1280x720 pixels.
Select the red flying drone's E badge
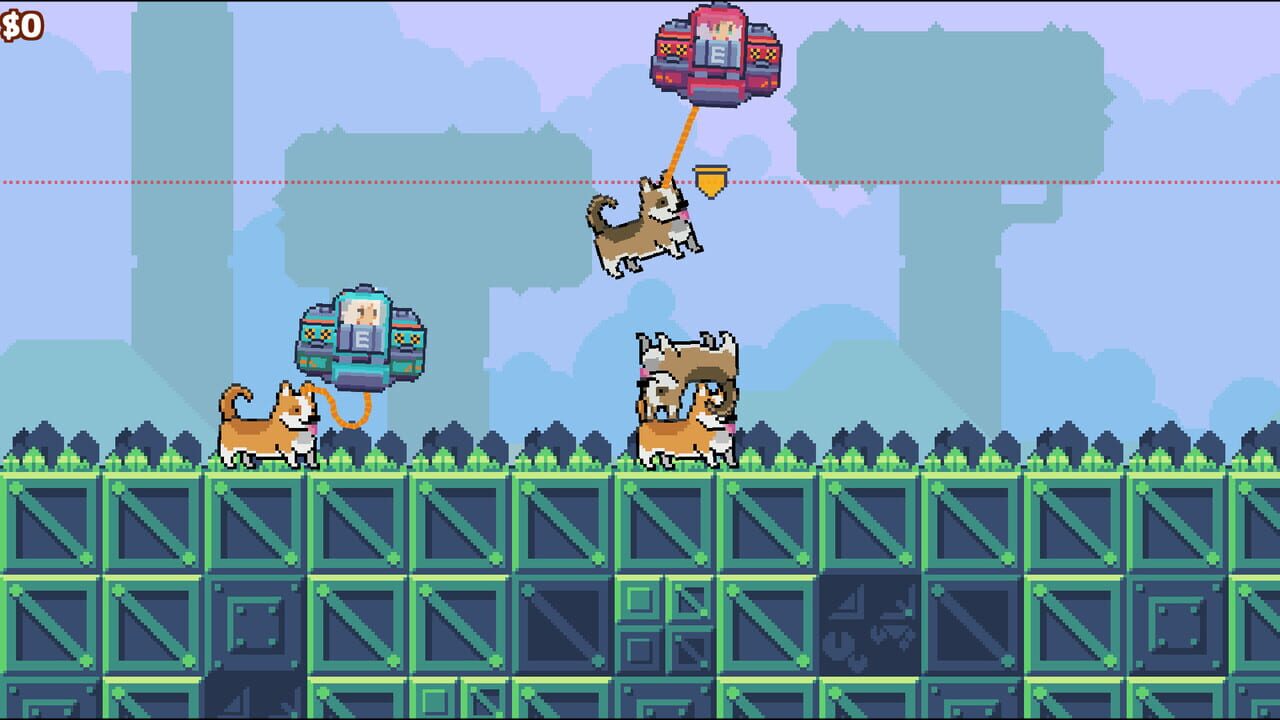717,52
